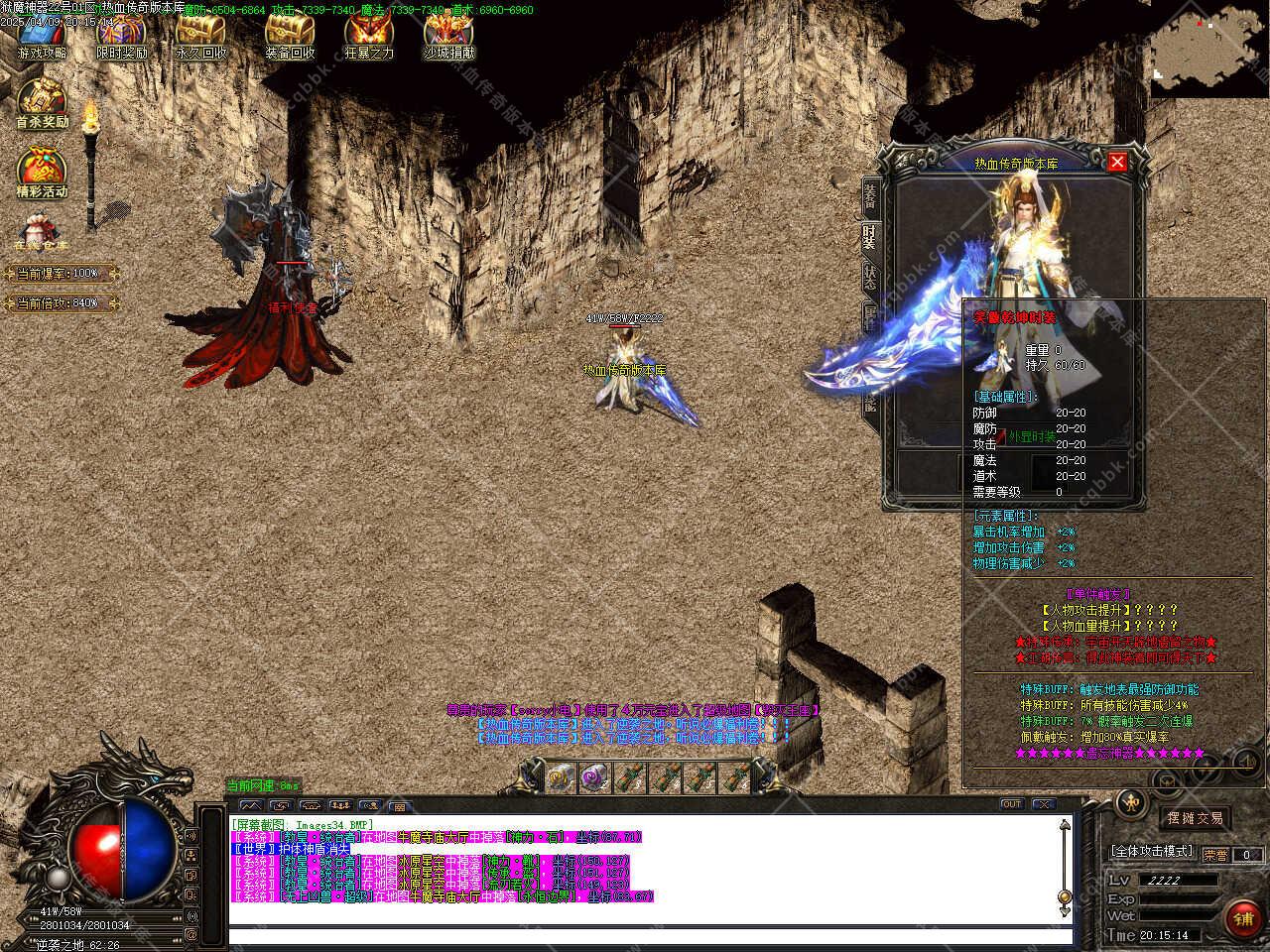Open the round red 铺 shop button
The width and height of the screenshot is (1270, 952).
(x=1243, y=919)
